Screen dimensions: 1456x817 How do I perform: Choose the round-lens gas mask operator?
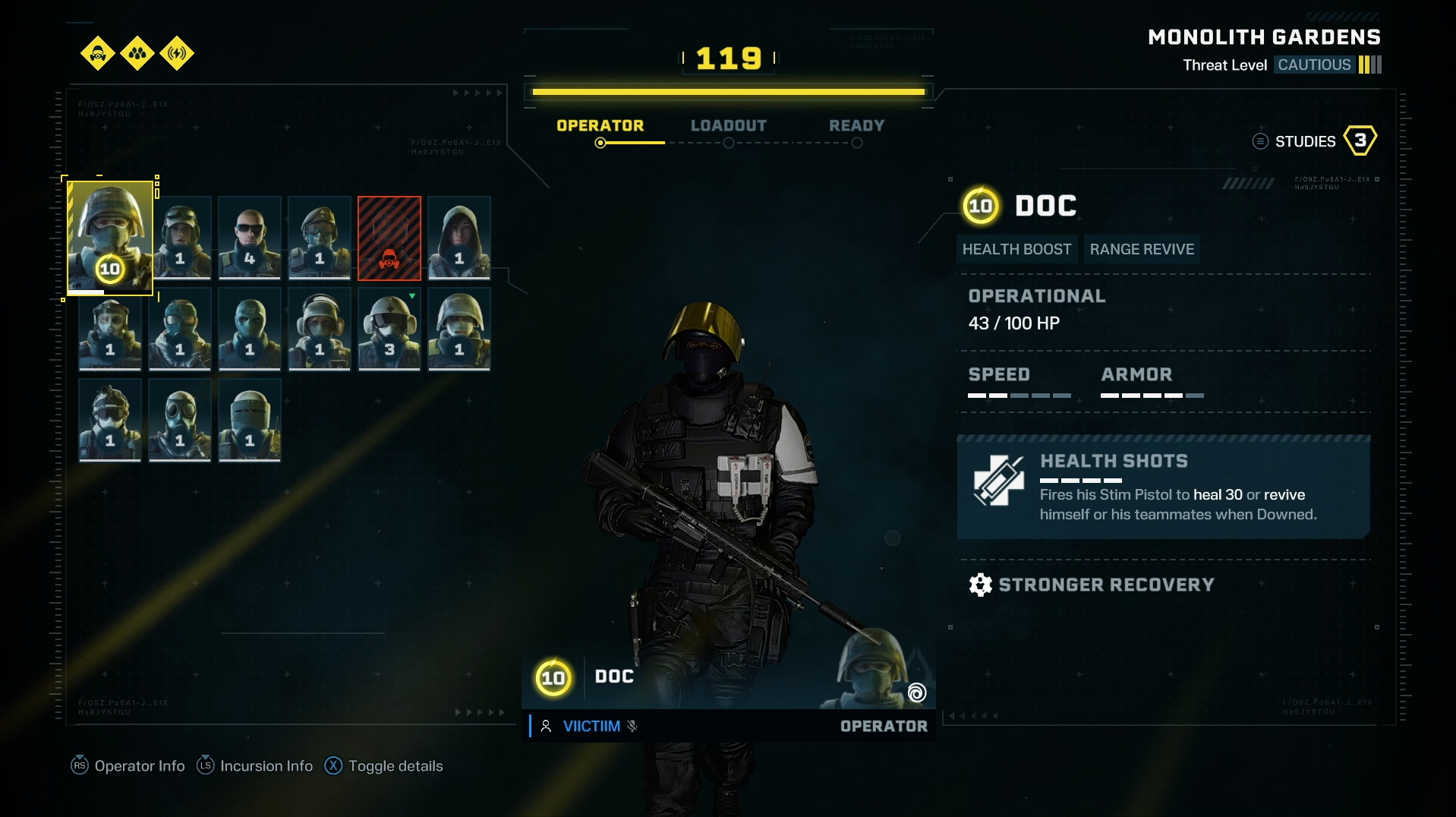[x=180, y=420]
